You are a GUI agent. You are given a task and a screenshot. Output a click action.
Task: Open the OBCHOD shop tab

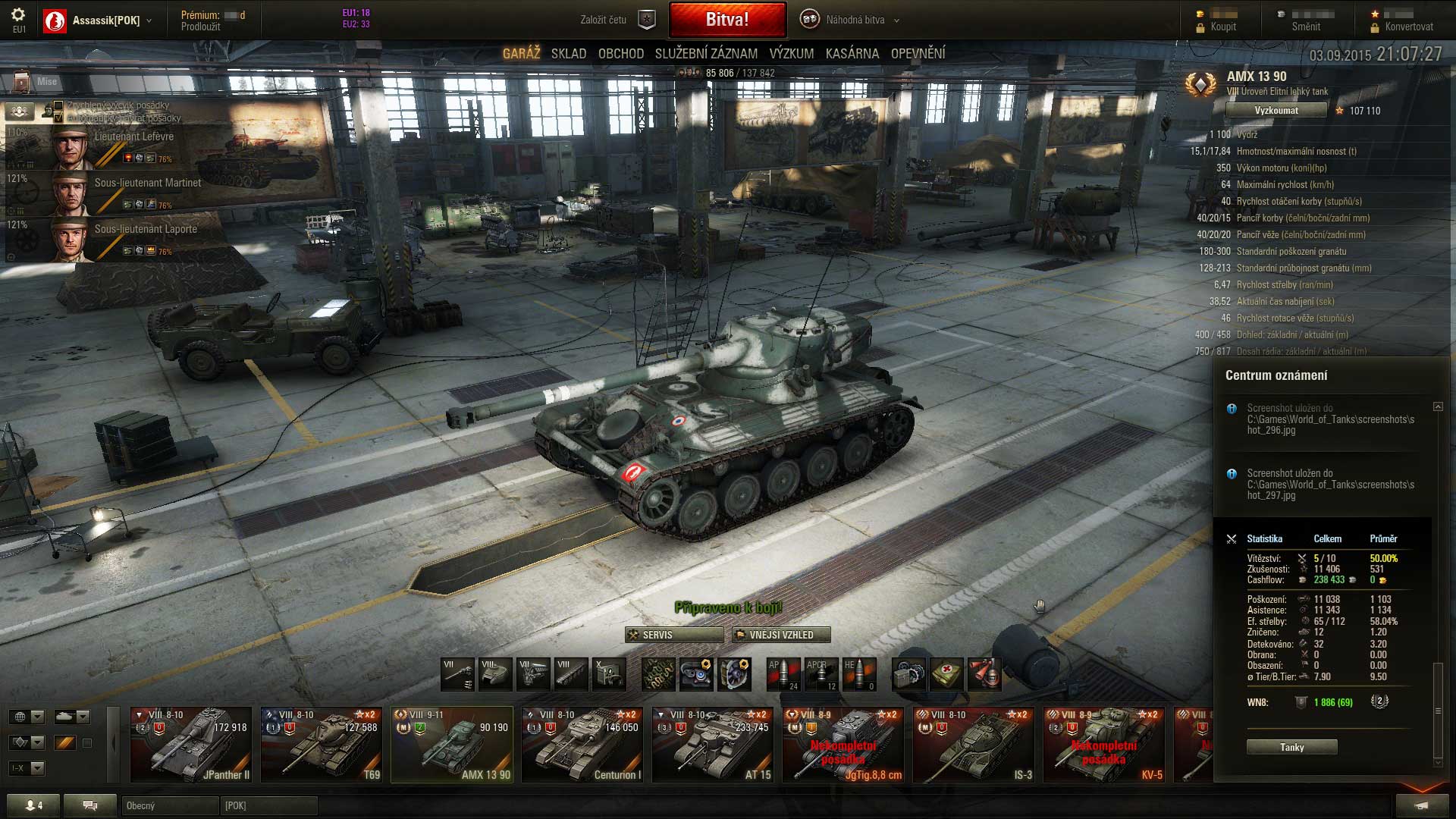[620, 54]
